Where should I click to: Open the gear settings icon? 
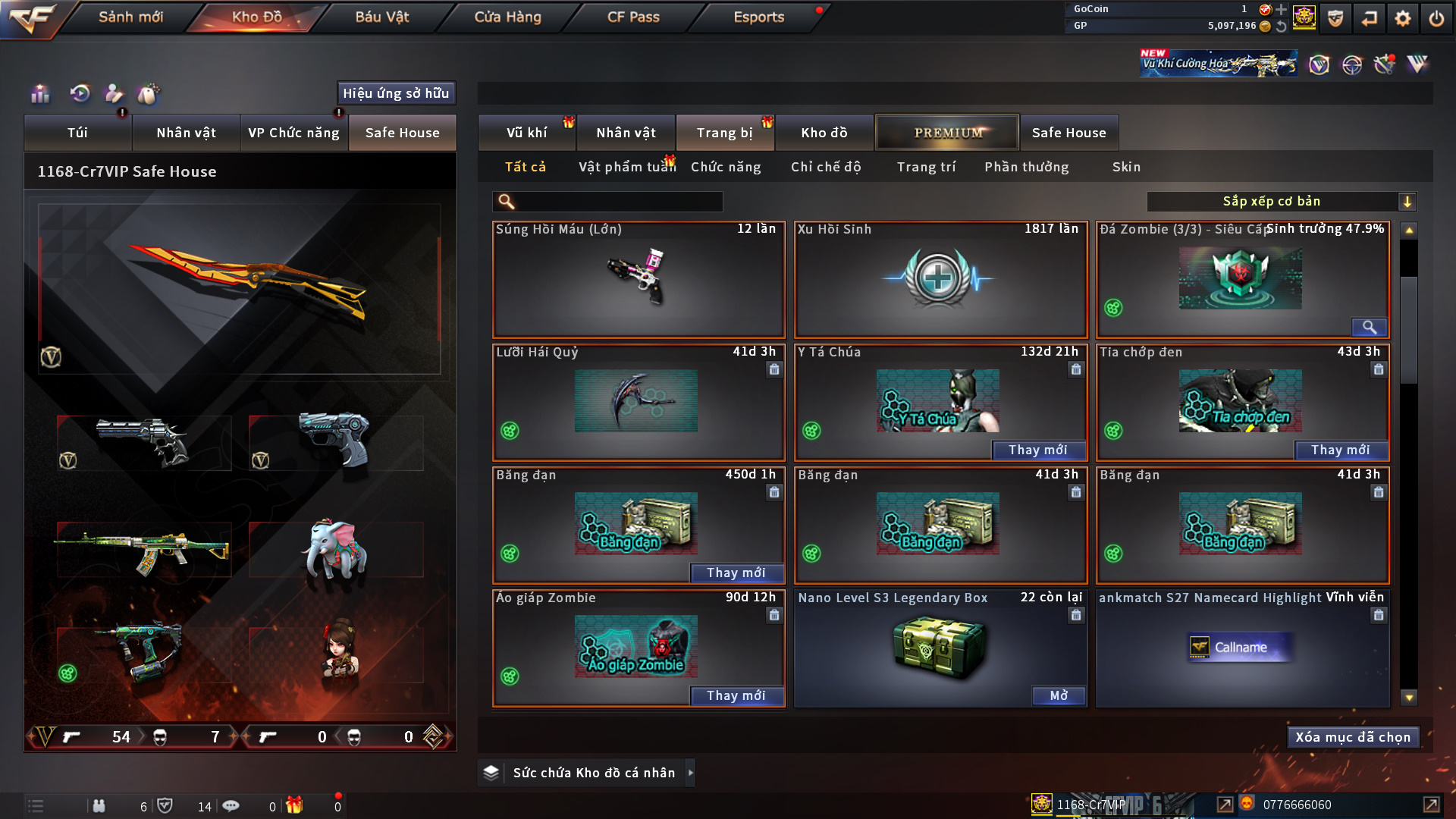click(x=1403, y=18)
